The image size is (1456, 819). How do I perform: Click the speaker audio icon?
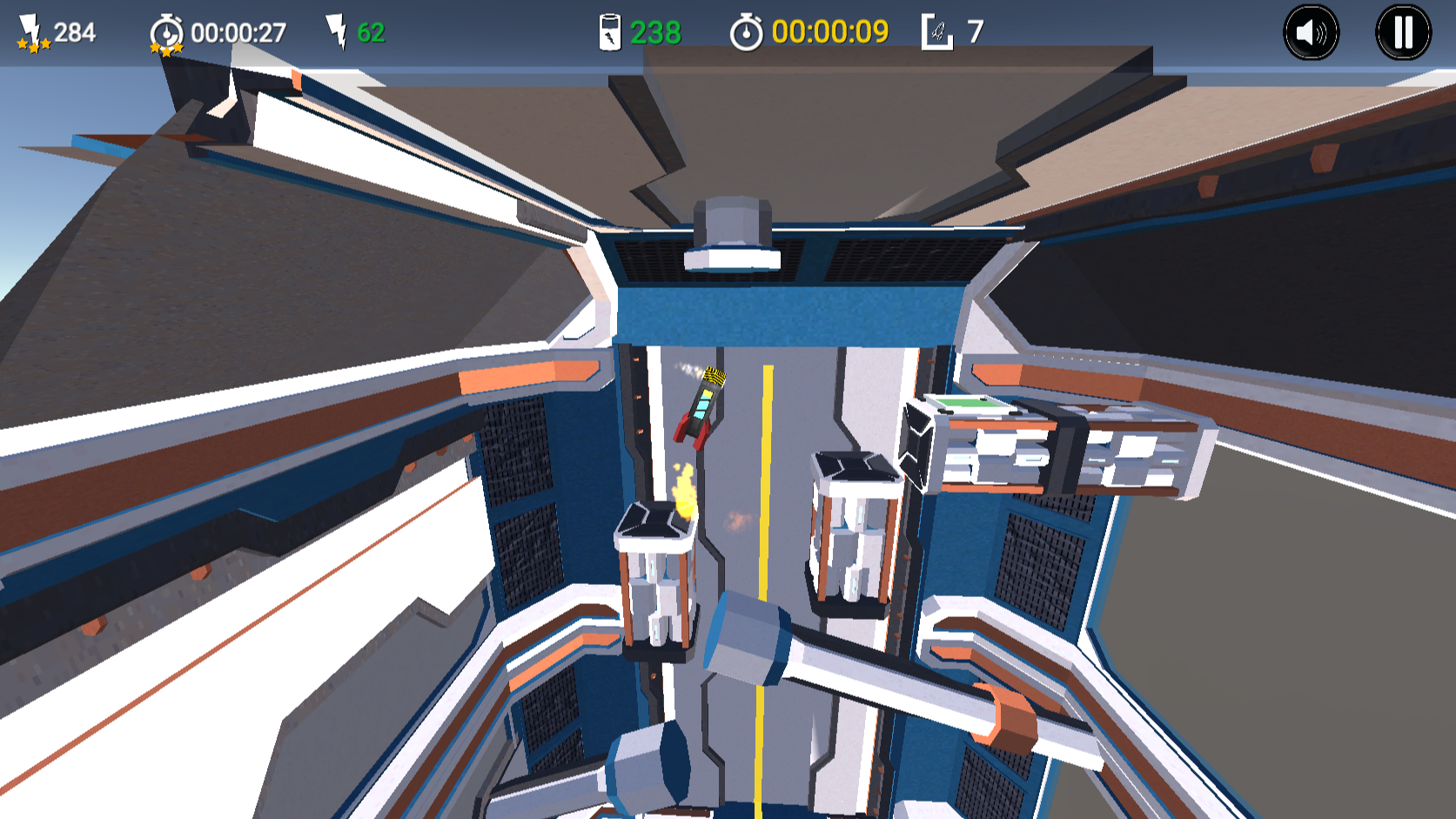[1313, 32]
